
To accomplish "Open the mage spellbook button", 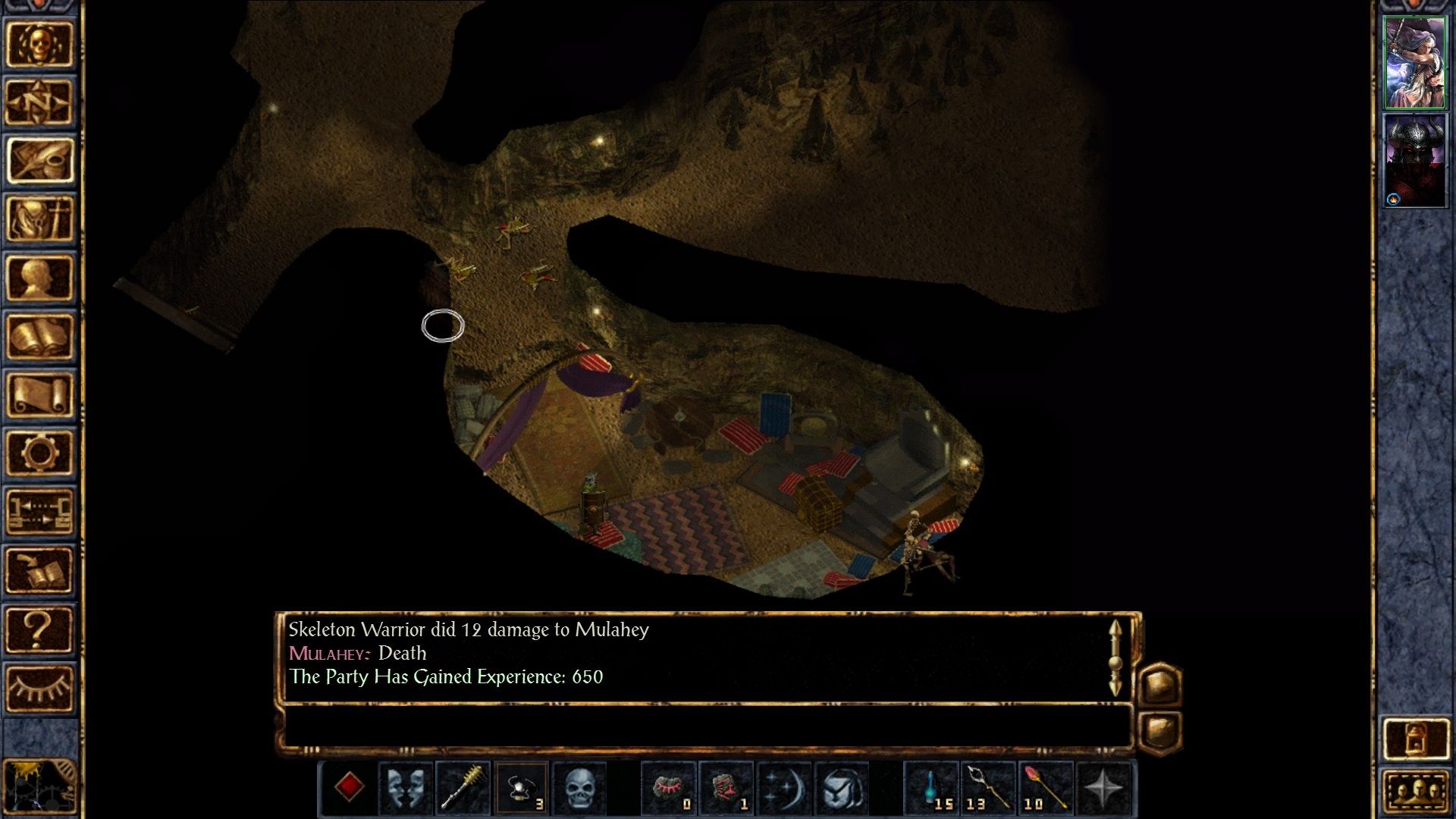I will tap(39, 336).
